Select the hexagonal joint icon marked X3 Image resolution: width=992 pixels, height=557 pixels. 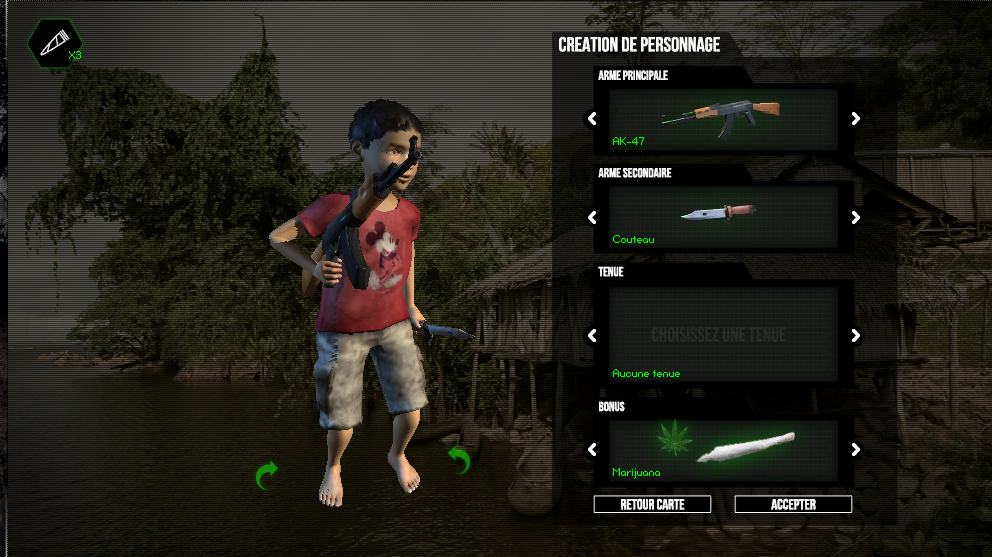pos(55,42)
